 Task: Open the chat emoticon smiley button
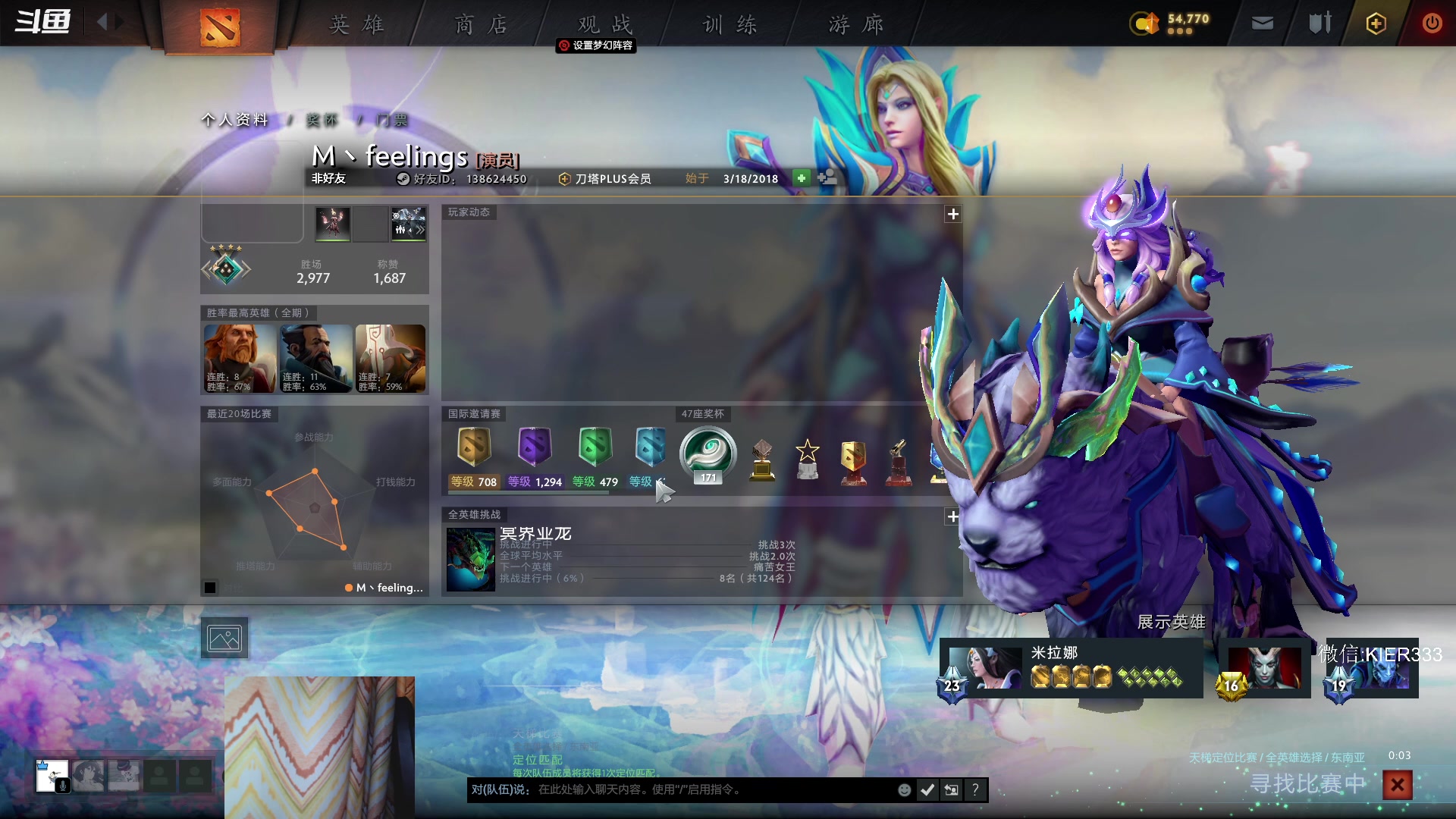[904, 790]
